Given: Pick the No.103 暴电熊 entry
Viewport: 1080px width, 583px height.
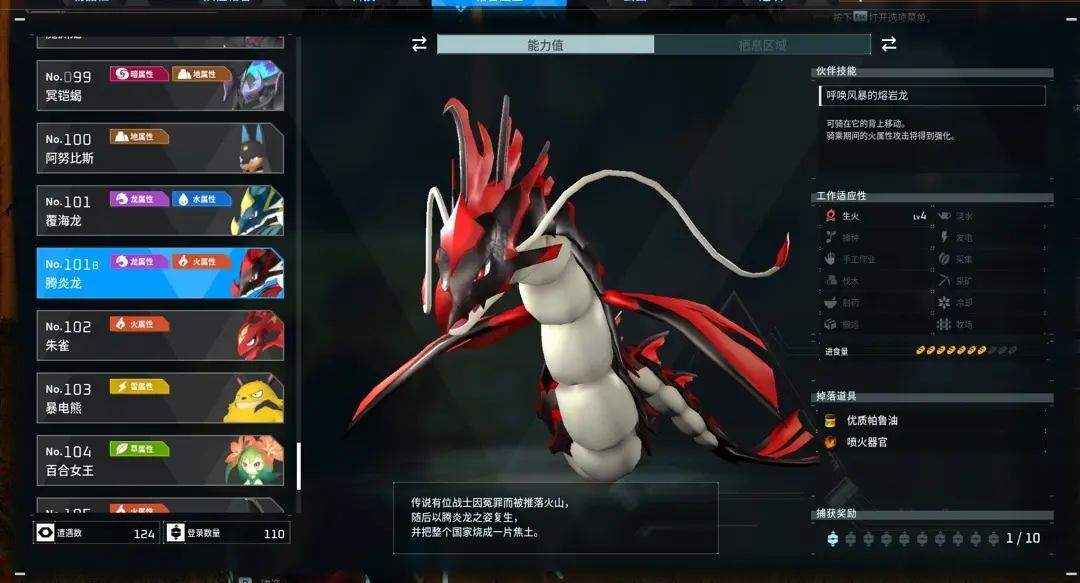Looking at the screenshot, I should (160, 398).
